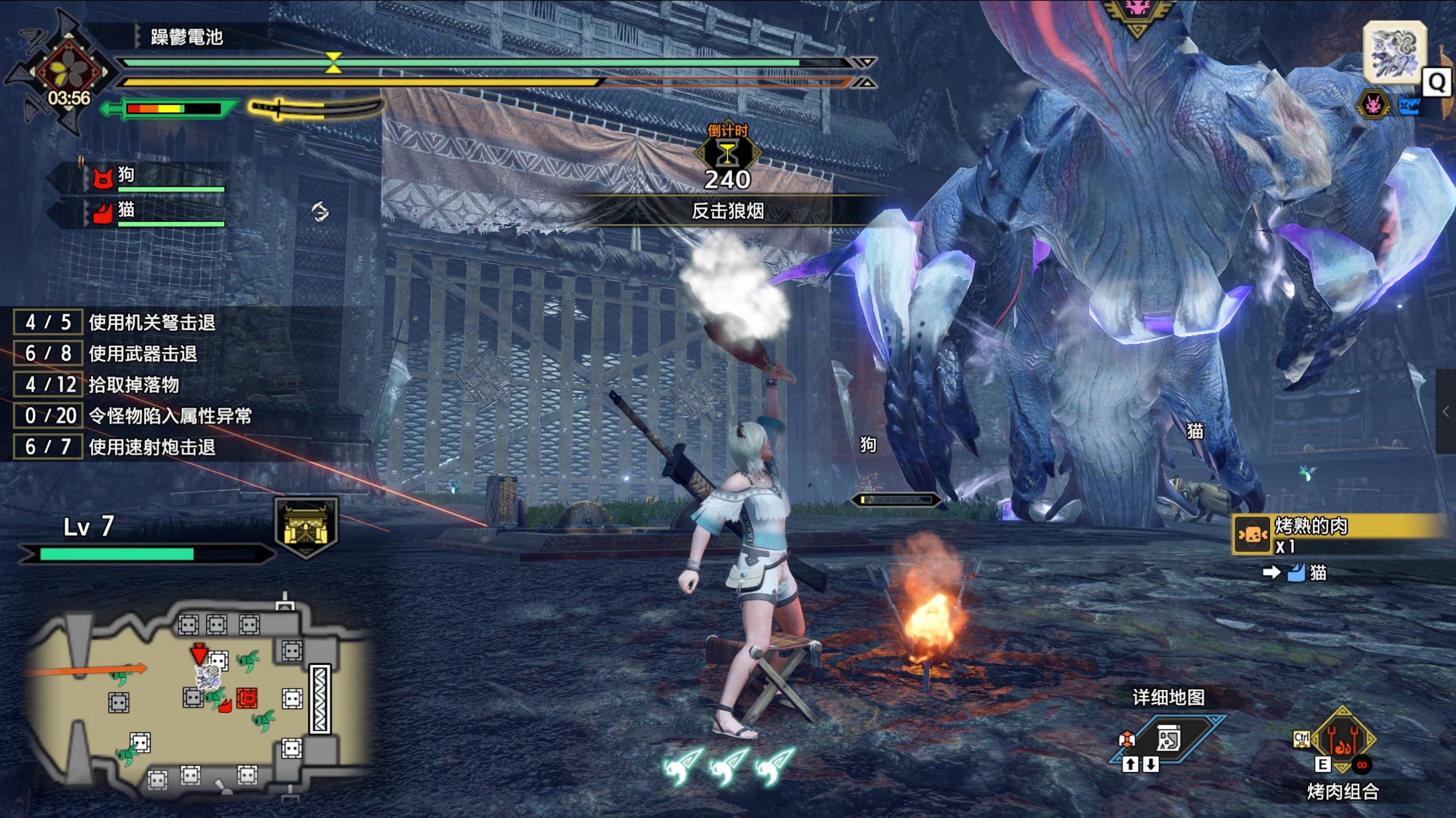Select the 烤肉组合 BBQ spit item
This screenshot has width=1456, height=818.
pos(1342,741)
